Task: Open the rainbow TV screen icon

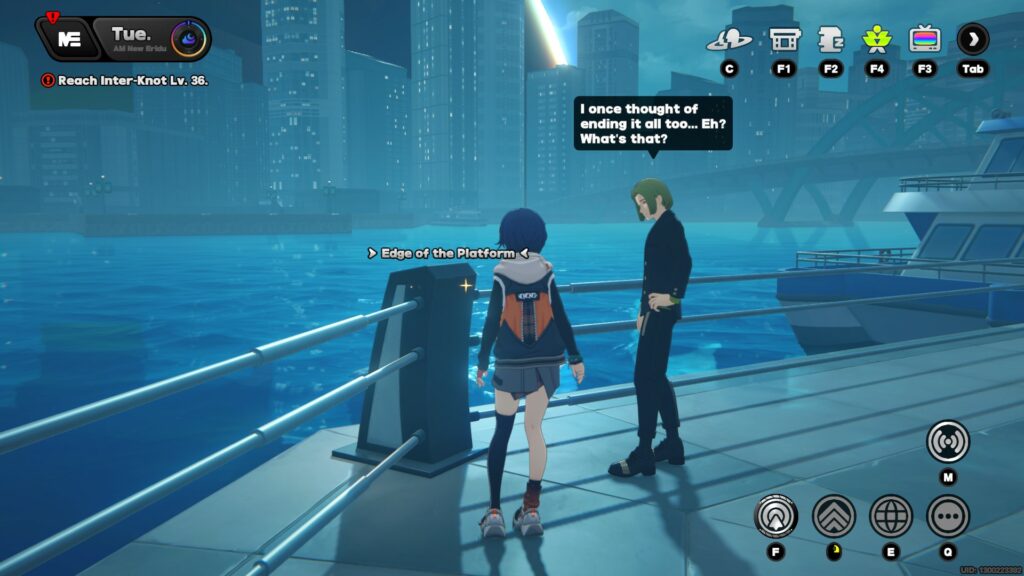Action: (x=924, y=40)
